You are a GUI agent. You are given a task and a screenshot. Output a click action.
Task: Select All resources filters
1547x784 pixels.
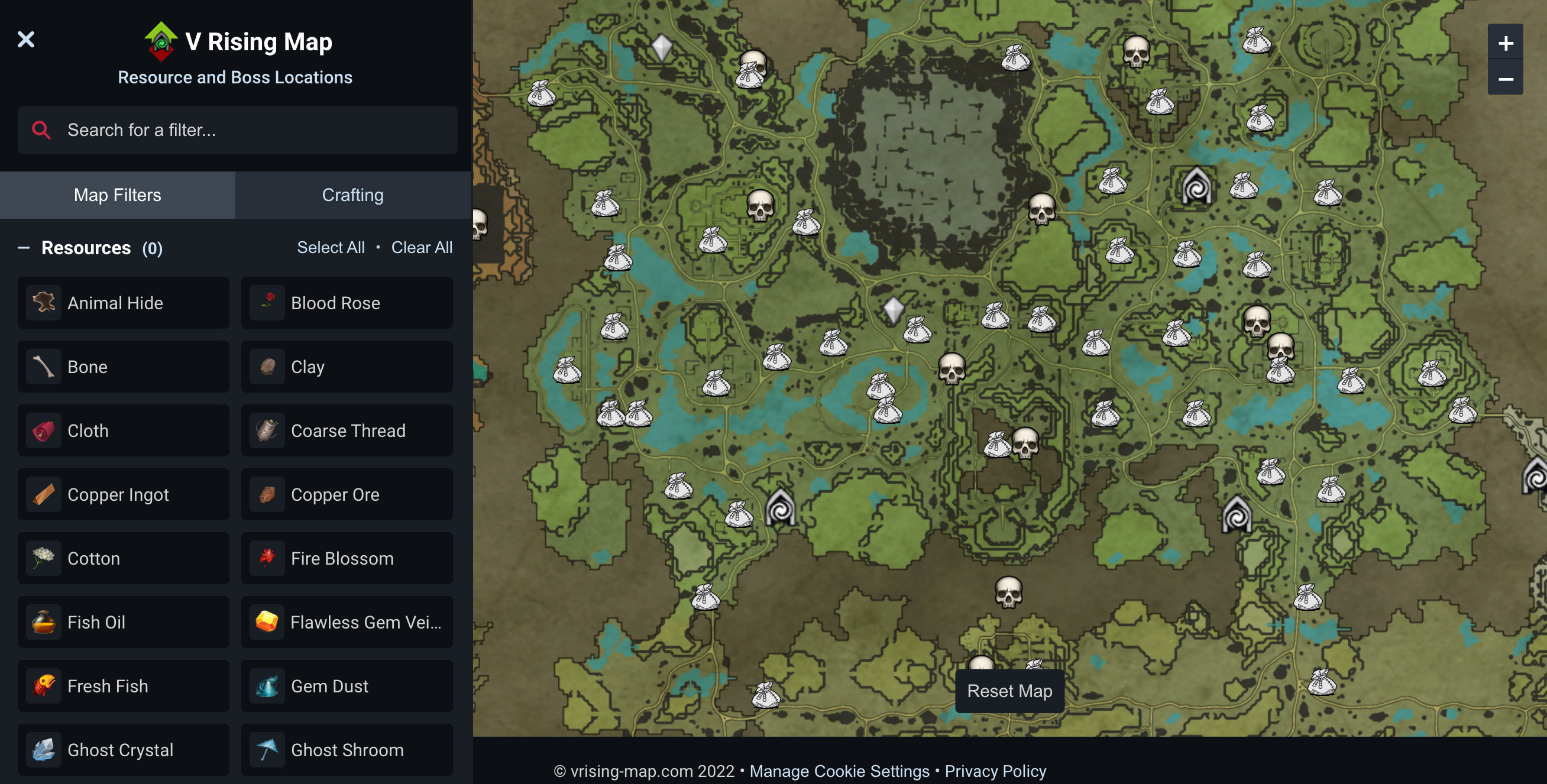(x=331, y=247)
